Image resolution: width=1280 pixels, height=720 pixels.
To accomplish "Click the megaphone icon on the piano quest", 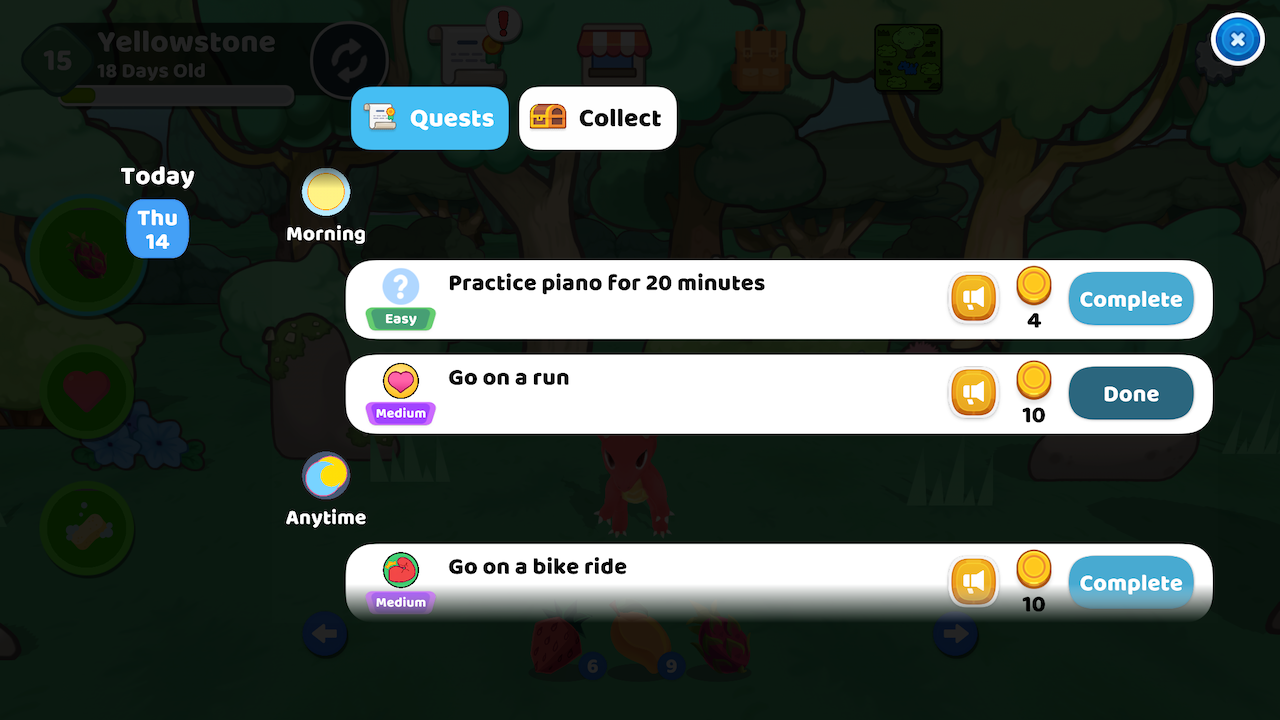I will (x=973, y=298).
